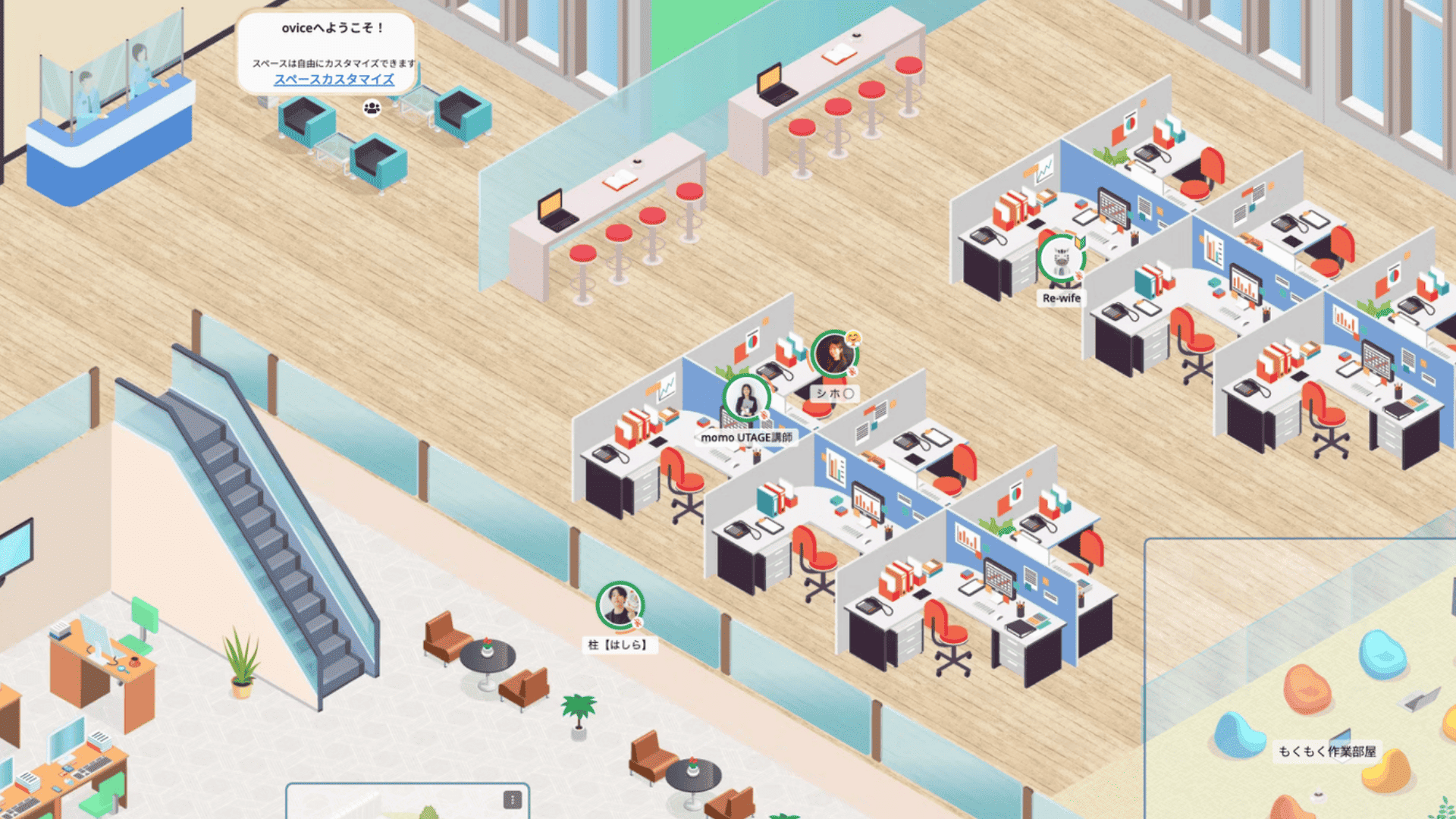Image resolution: width=1456 pixels, height=819 pixels.
Task: Open the three-dot menu on the bottom room panel
Action: (x=513, y=799)
